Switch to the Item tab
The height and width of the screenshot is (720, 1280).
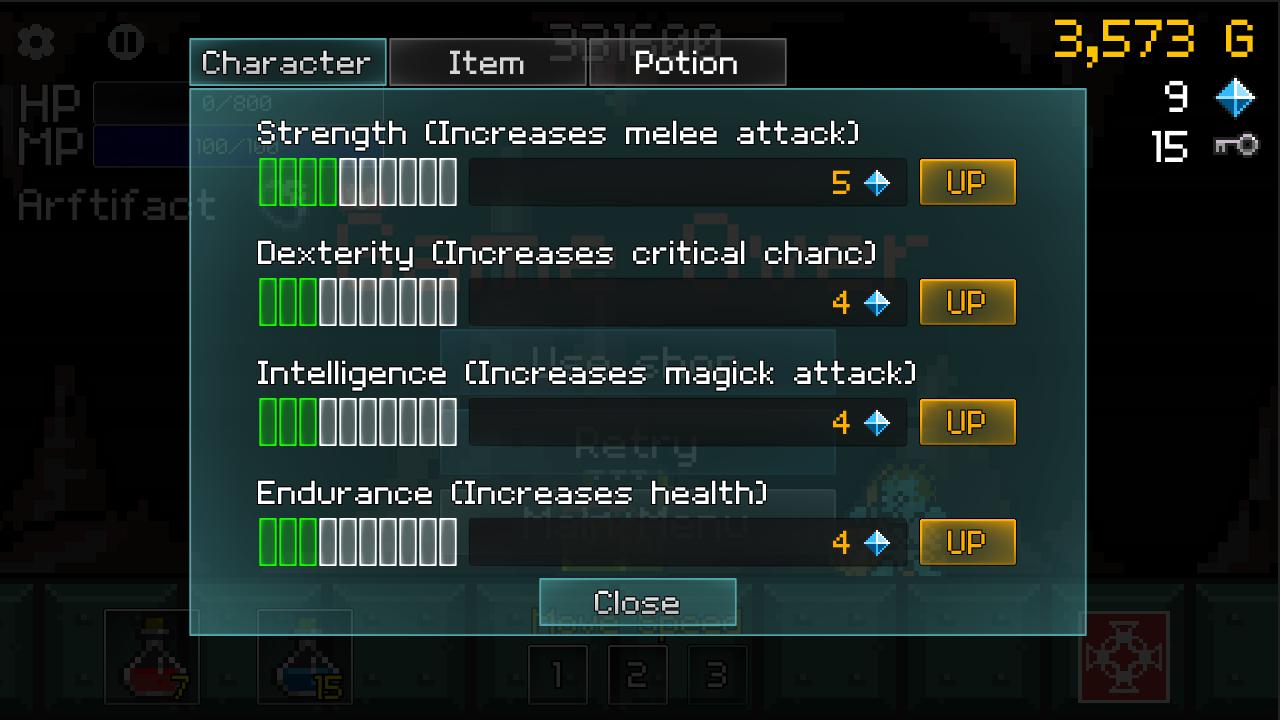point(487,62)
